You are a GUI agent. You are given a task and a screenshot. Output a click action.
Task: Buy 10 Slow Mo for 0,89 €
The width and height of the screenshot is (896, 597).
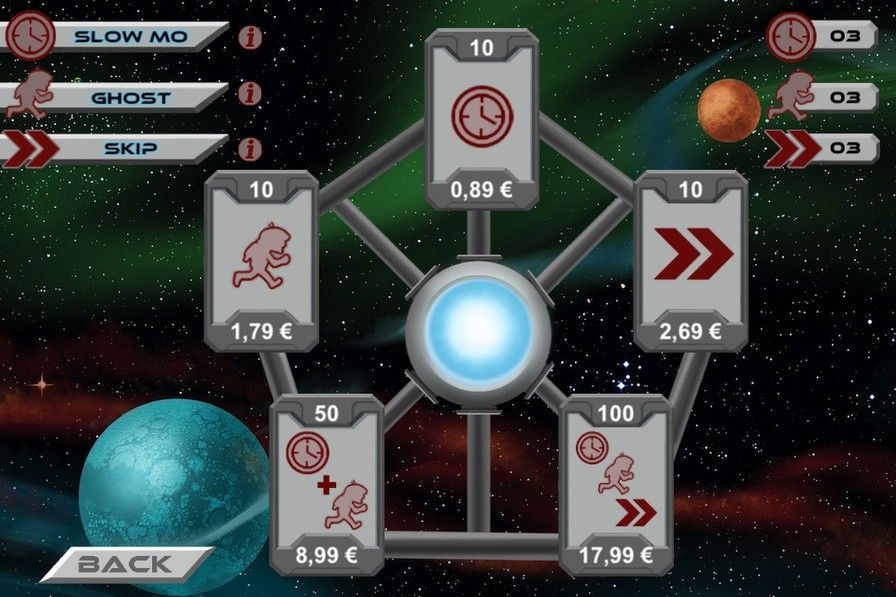point(481,118)
